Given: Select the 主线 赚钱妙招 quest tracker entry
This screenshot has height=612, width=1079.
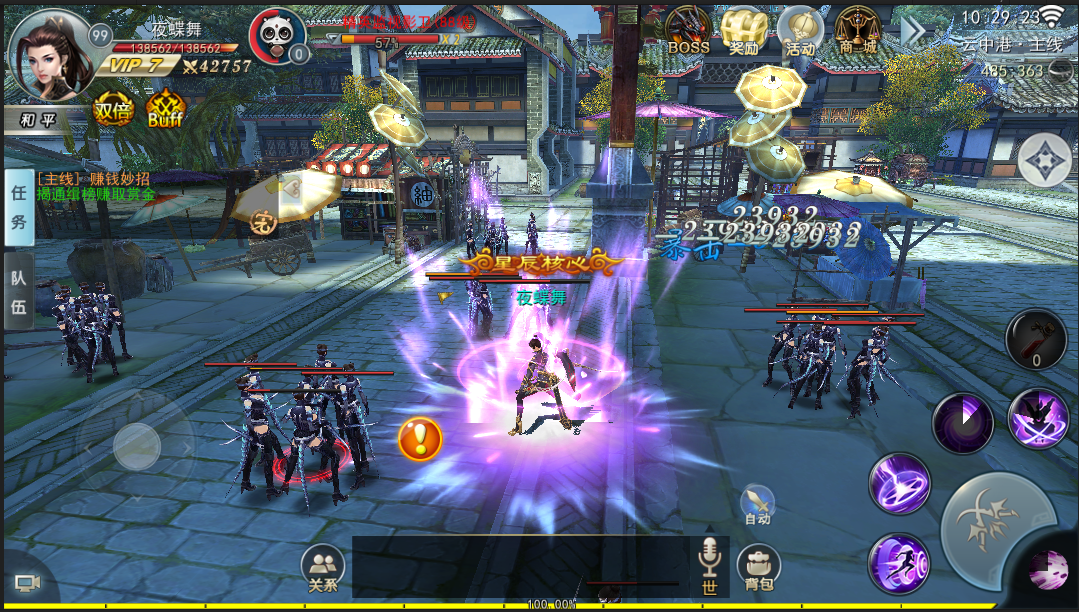Looking at the screenshot, I should point(93,178).
